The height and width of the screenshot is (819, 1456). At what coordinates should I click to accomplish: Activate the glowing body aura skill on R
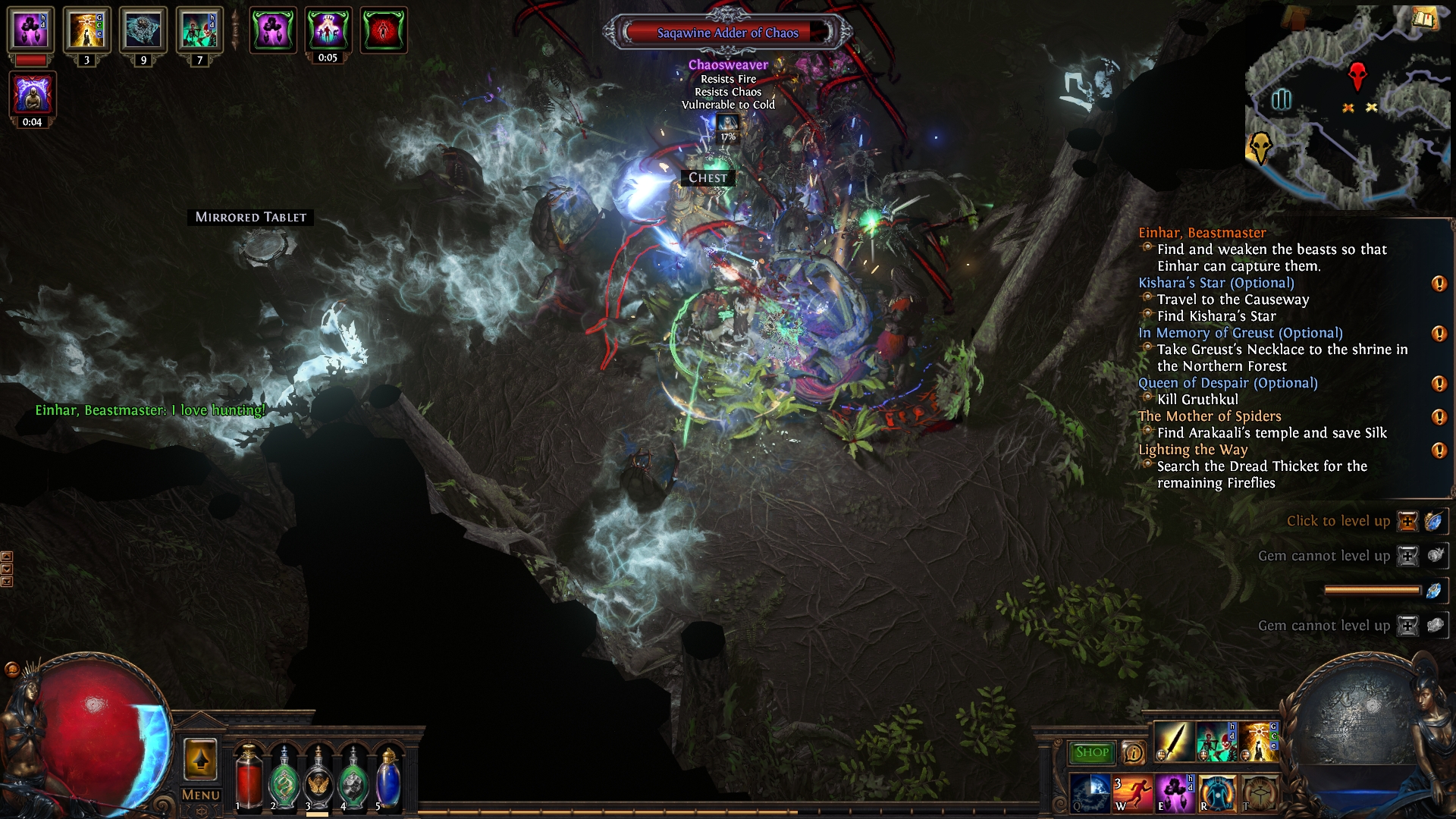tap(1216, 792)
